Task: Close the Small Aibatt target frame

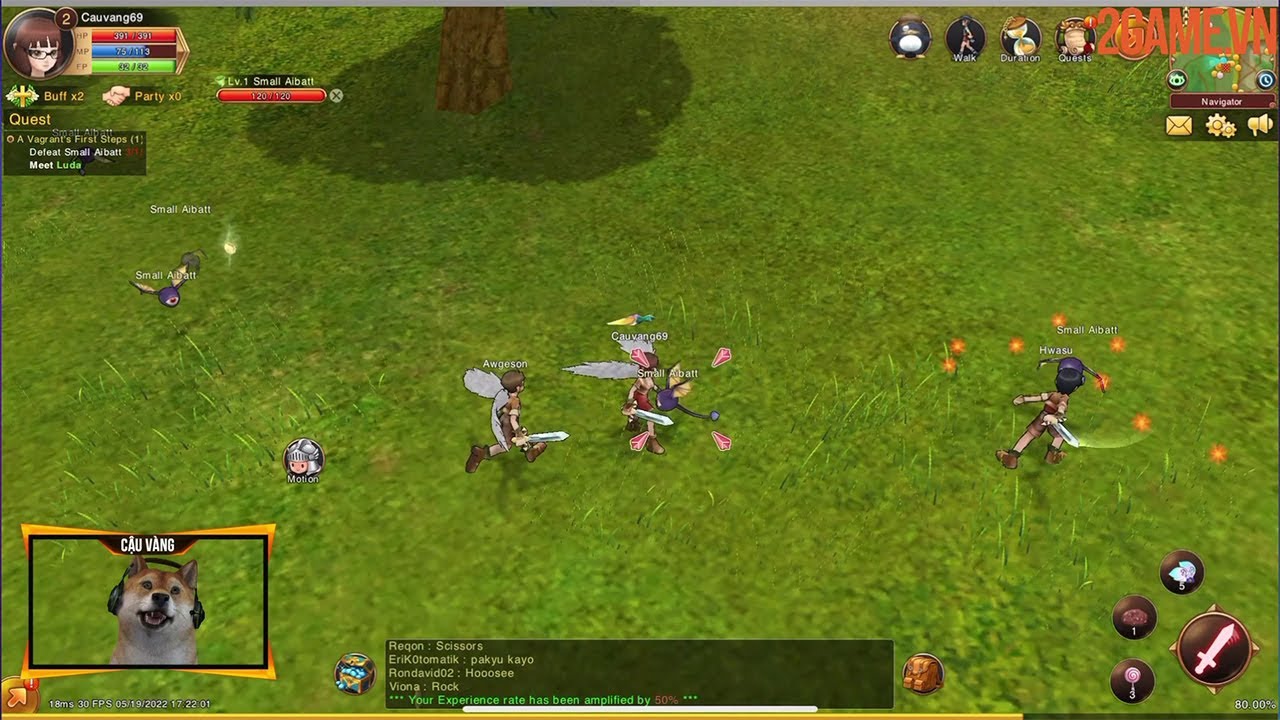Action: coord(336,96)
